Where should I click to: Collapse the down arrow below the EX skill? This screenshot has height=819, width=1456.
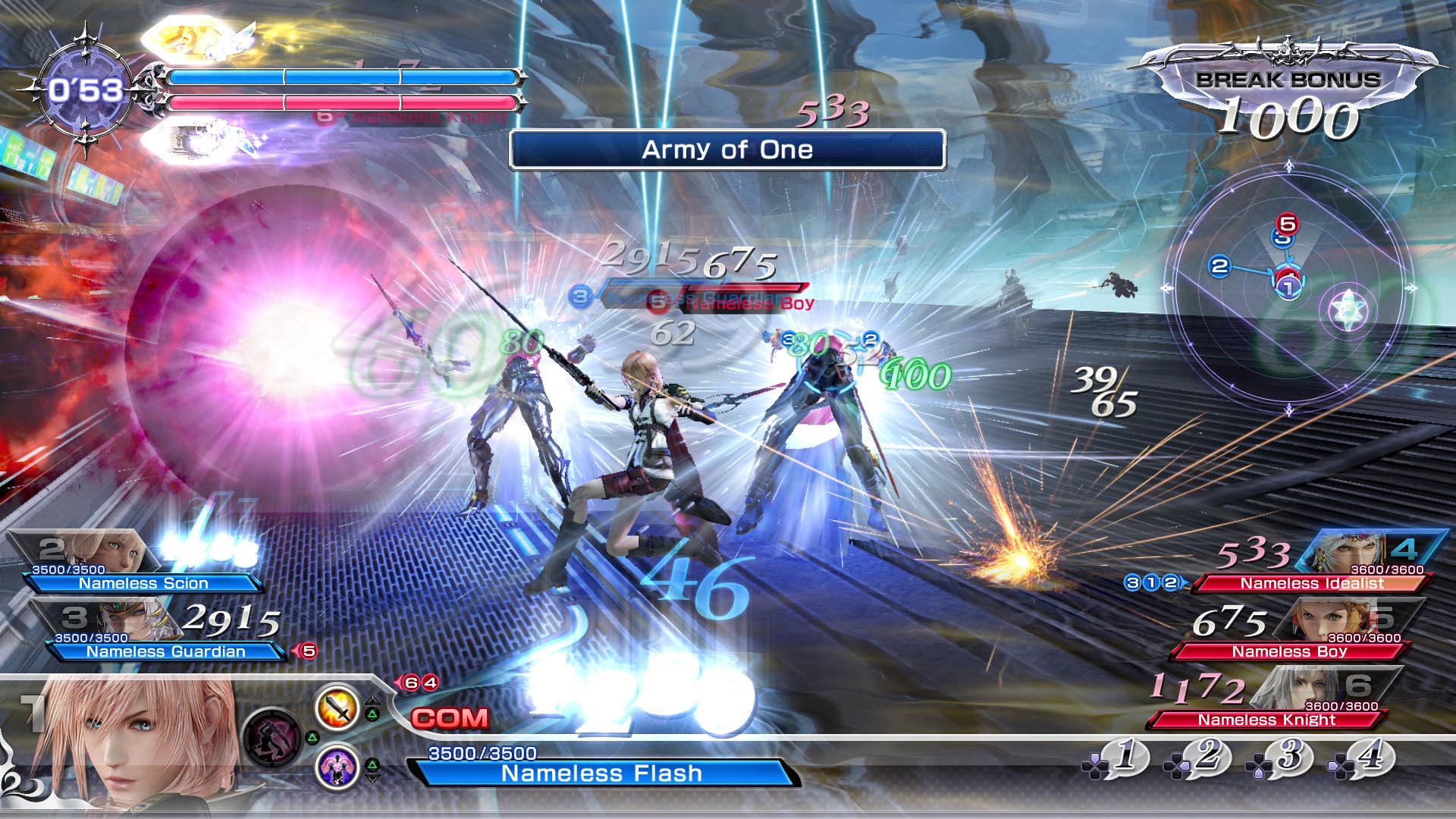373,778
